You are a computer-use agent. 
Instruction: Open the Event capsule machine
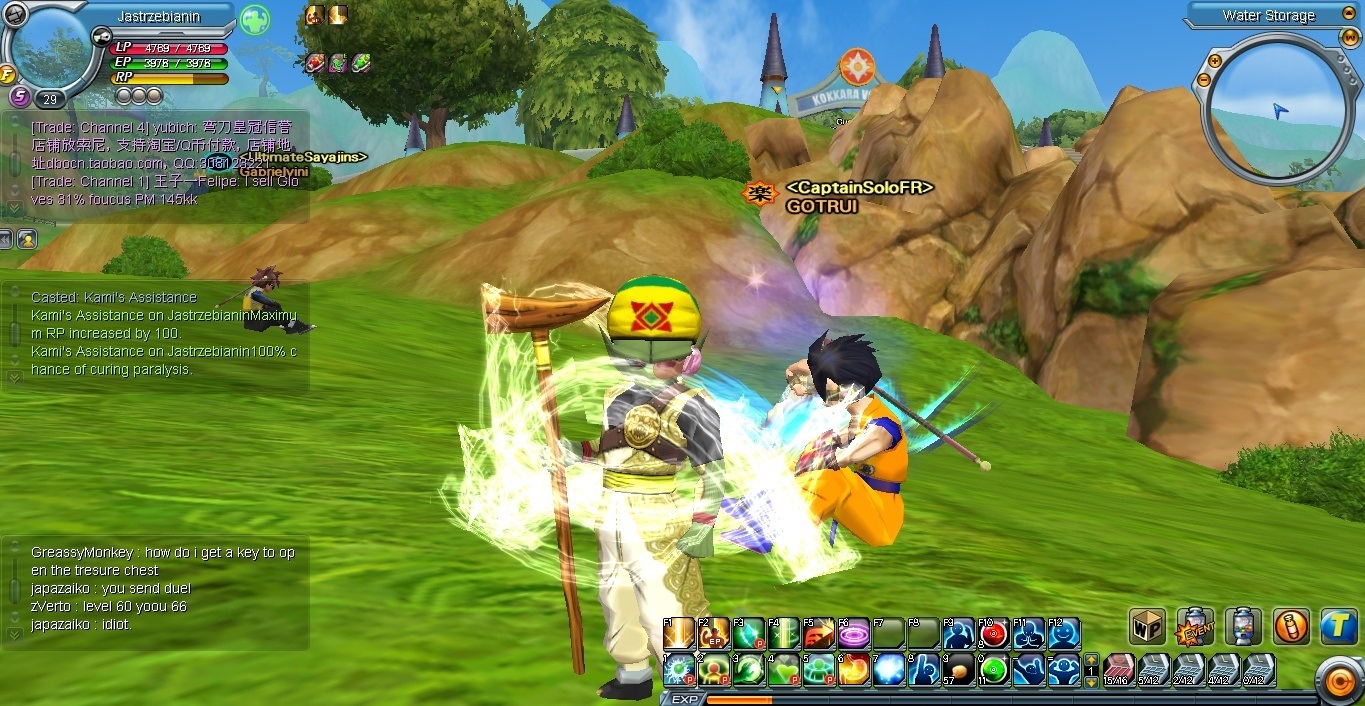(x=1195, y=626)
